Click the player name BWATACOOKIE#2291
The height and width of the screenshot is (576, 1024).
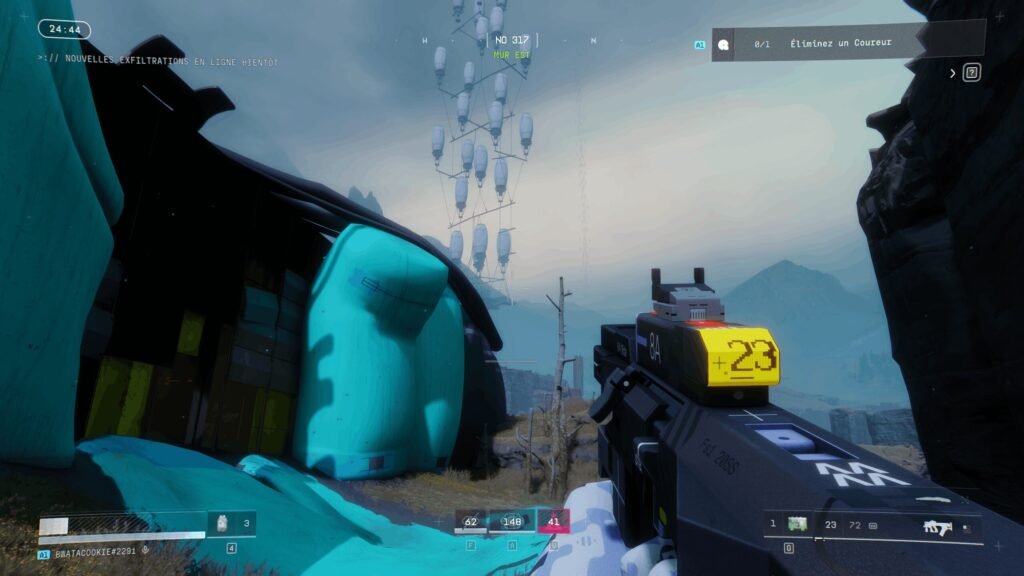95,550
